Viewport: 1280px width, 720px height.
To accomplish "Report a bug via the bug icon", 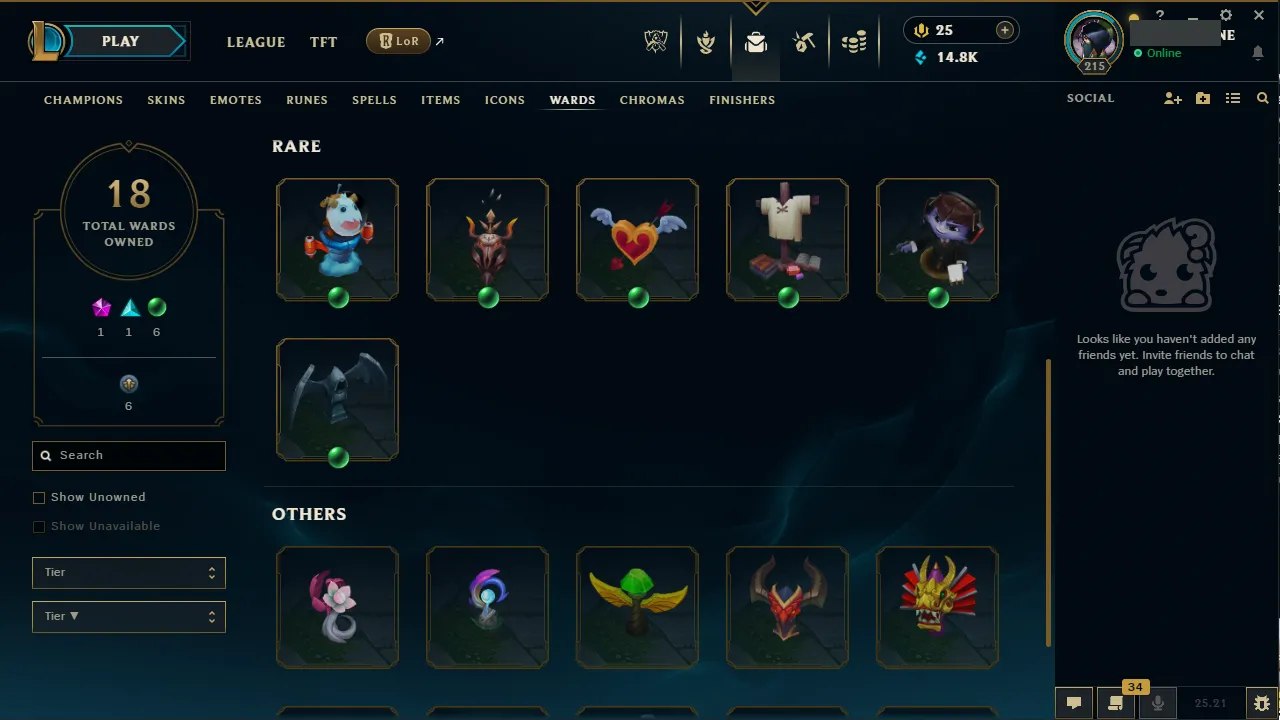I will point(1261,703).
